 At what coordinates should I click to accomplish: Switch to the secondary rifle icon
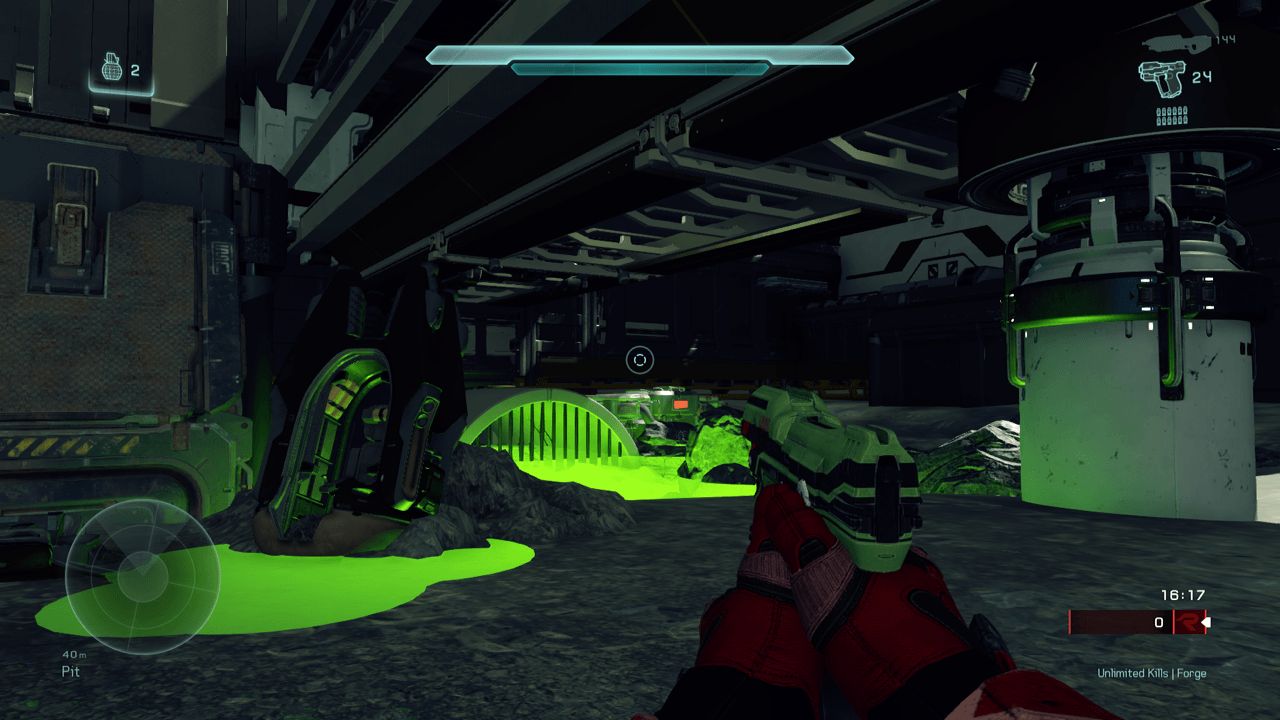[1175, 42]
